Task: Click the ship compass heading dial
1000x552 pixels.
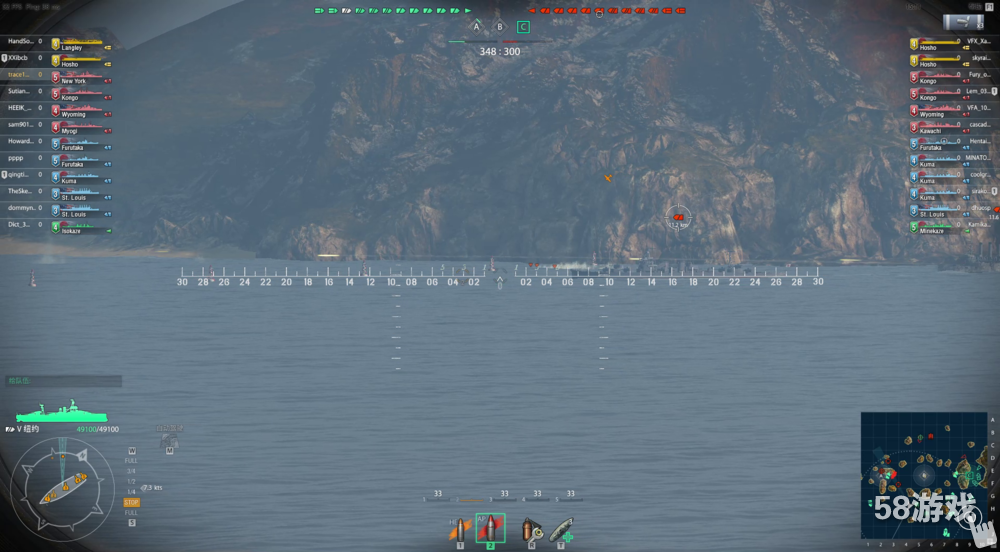Action: pyautogui.click(x=62, y=489)
